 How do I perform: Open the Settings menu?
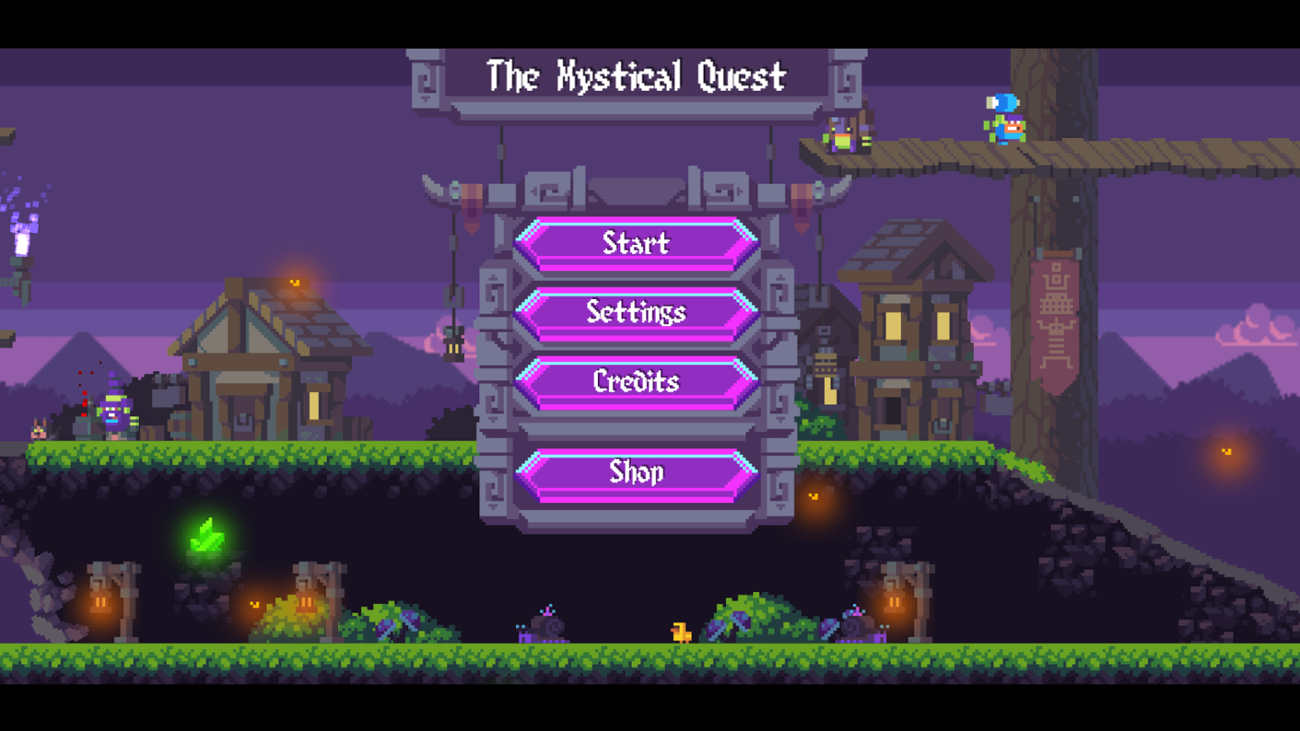coord(636,313)
